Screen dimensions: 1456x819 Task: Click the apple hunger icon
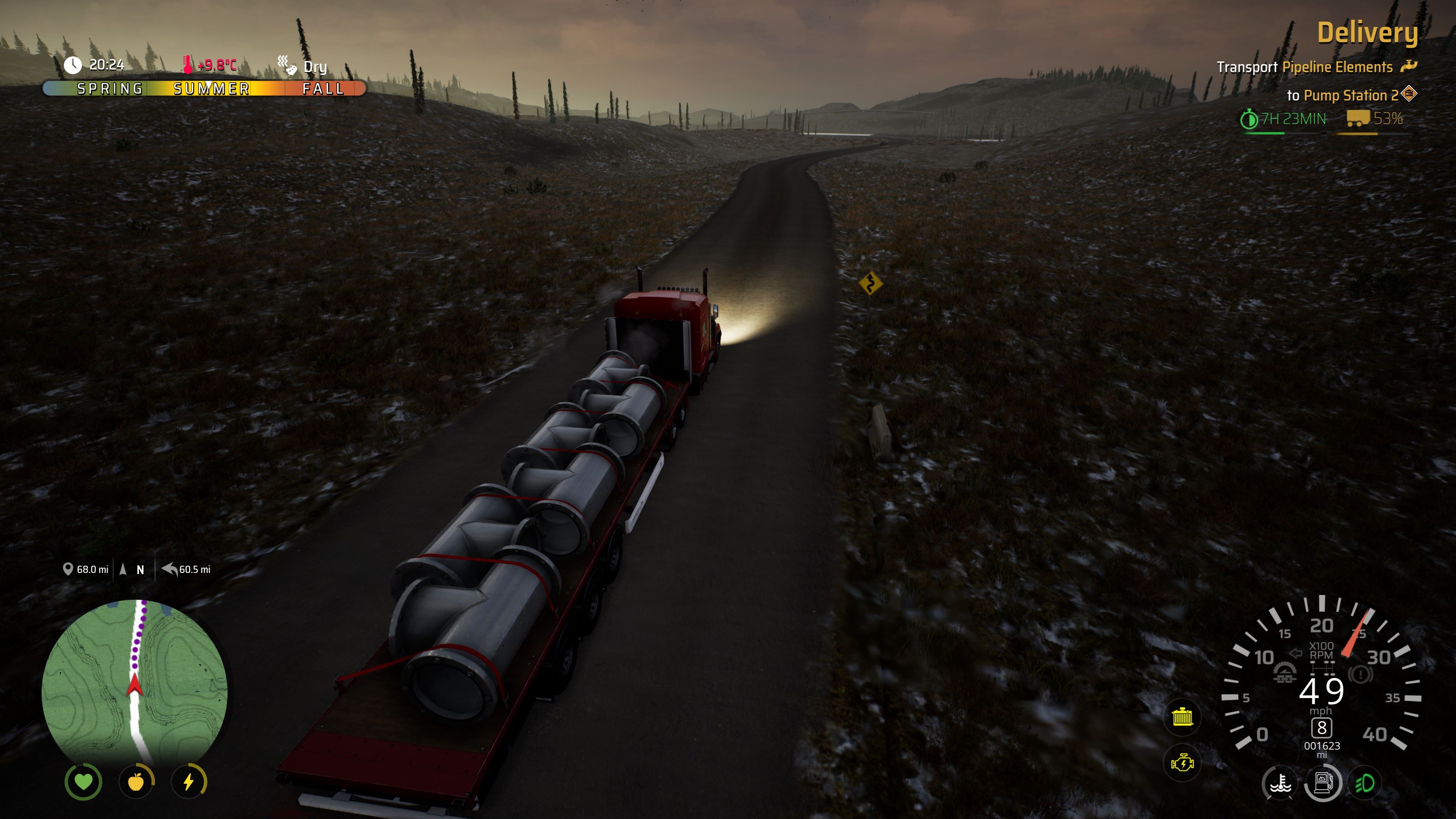[x=136, y=782]
